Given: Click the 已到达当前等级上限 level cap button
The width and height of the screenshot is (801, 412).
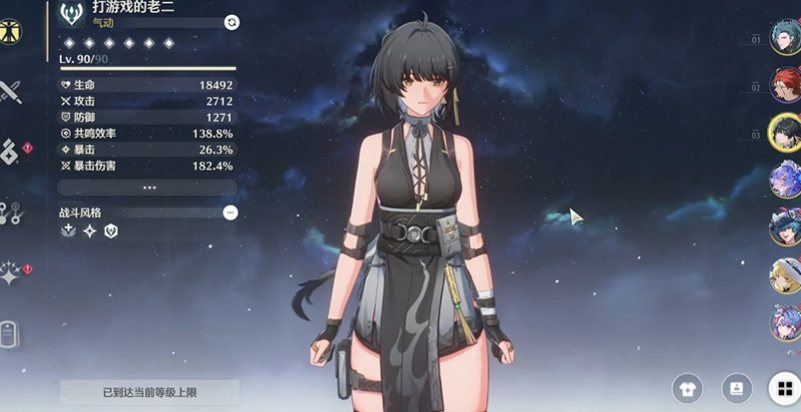Looking at the screenshot, I should 148,392.
